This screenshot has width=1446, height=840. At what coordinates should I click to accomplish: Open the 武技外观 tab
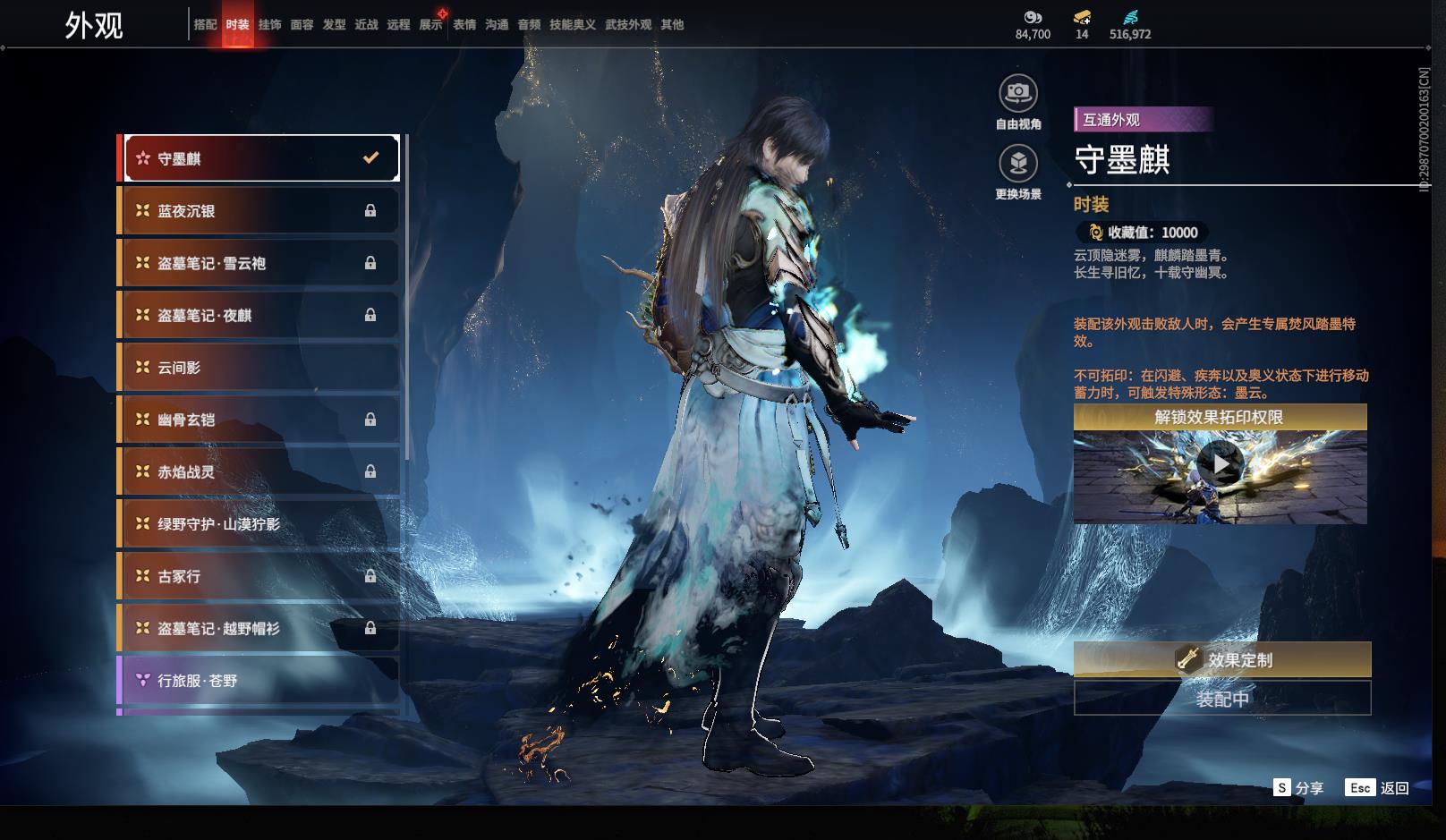click(x=628, y=25)
